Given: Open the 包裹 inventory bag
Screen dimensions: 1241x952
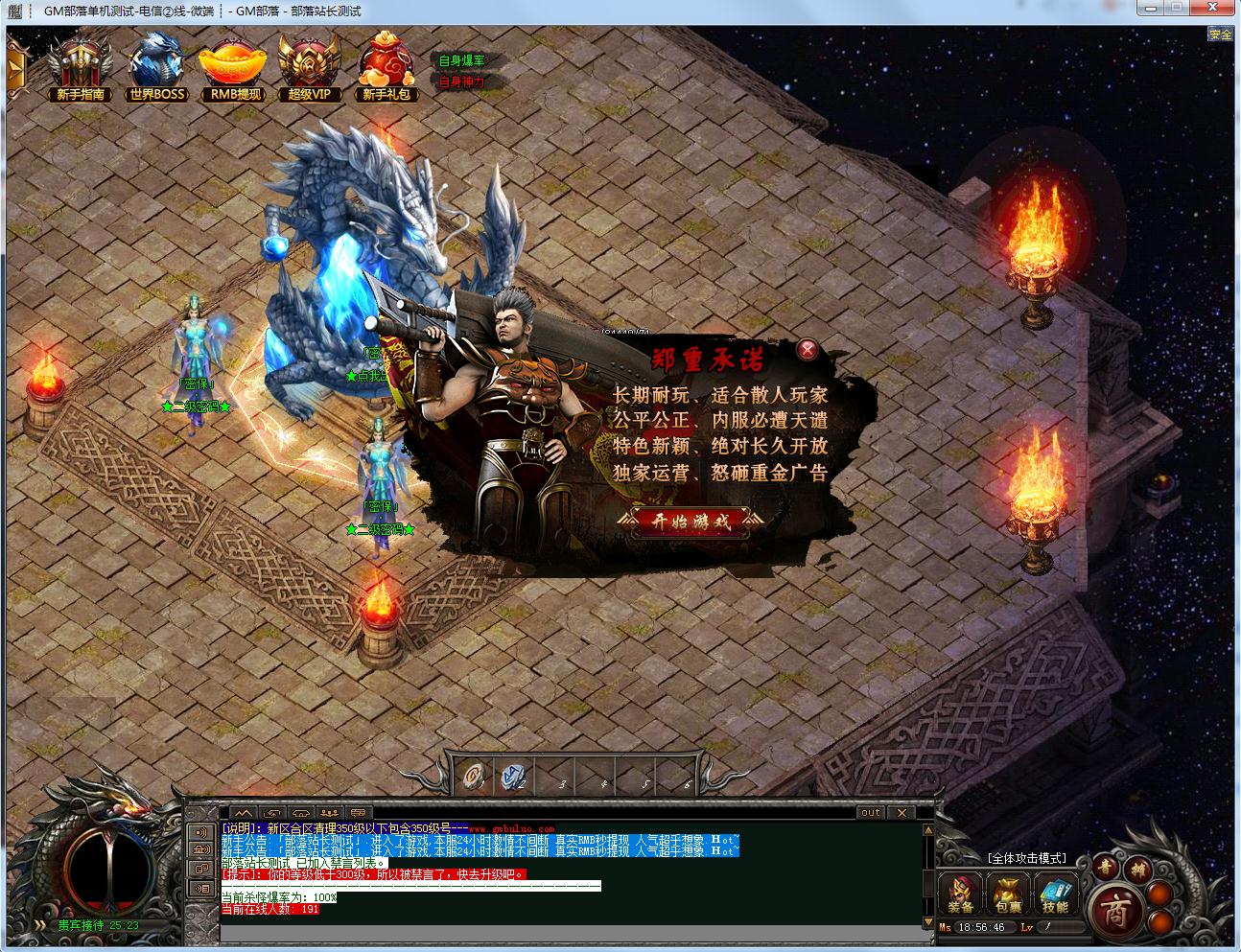Looking at the screenshot, I should [1007, 894].
